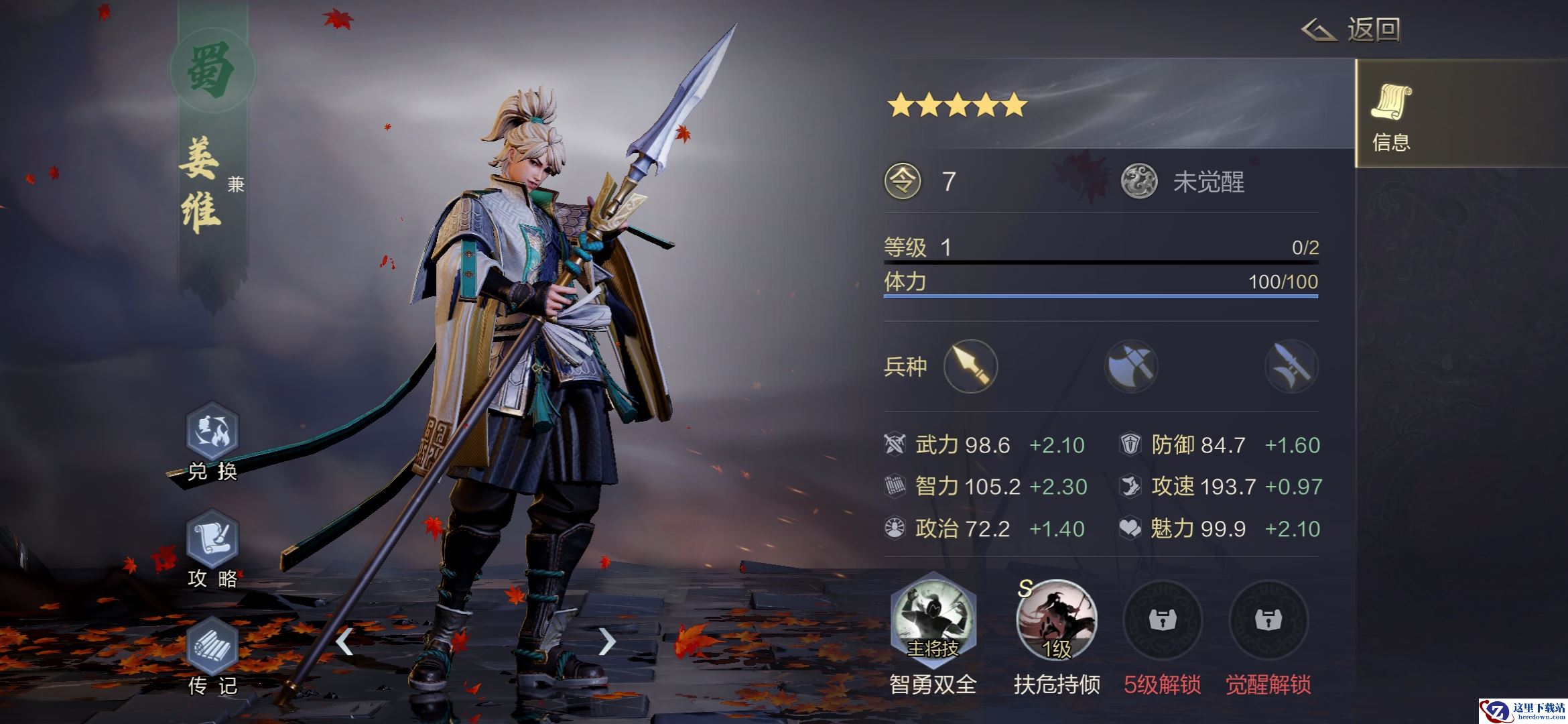Show the next hero with right arrow

point(606,642)
